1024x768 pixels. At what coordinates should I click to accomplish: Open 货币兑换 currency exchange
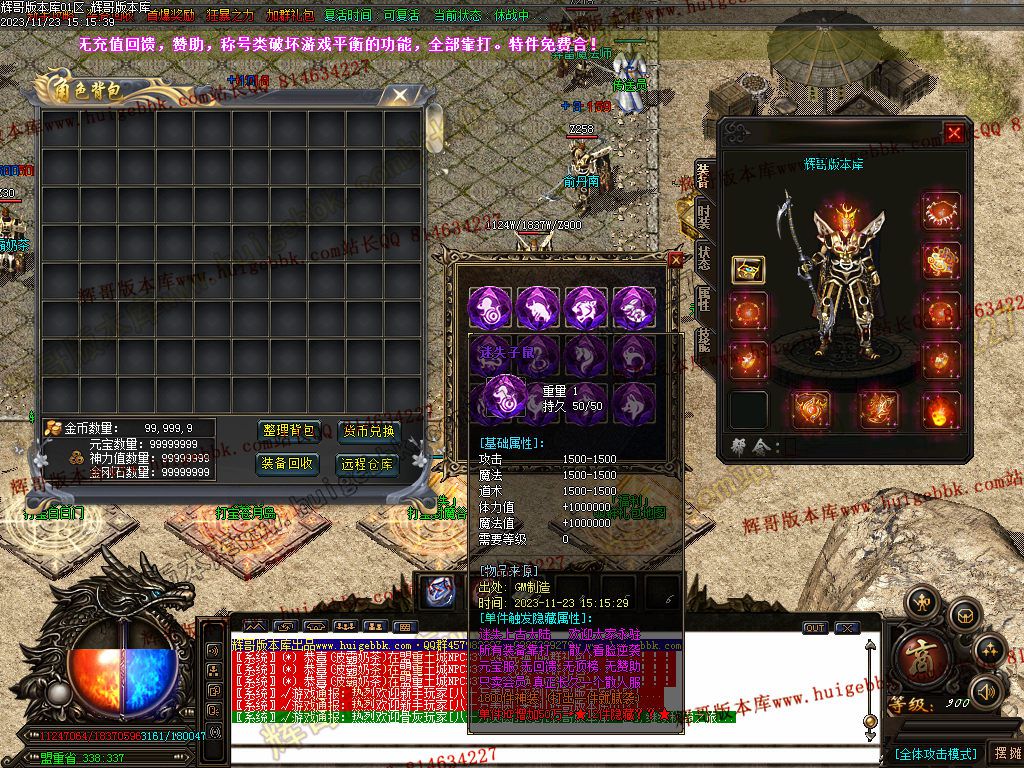tap(368, 432)
